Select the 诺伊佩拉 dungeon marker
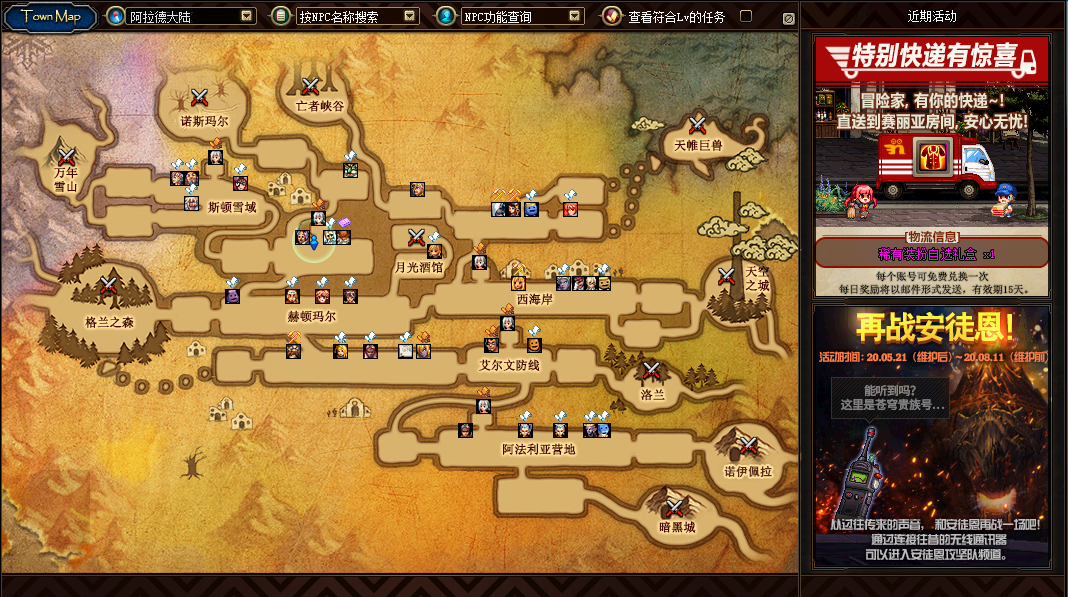Viewport: 1068px width, 597px height. coord(747,445)
